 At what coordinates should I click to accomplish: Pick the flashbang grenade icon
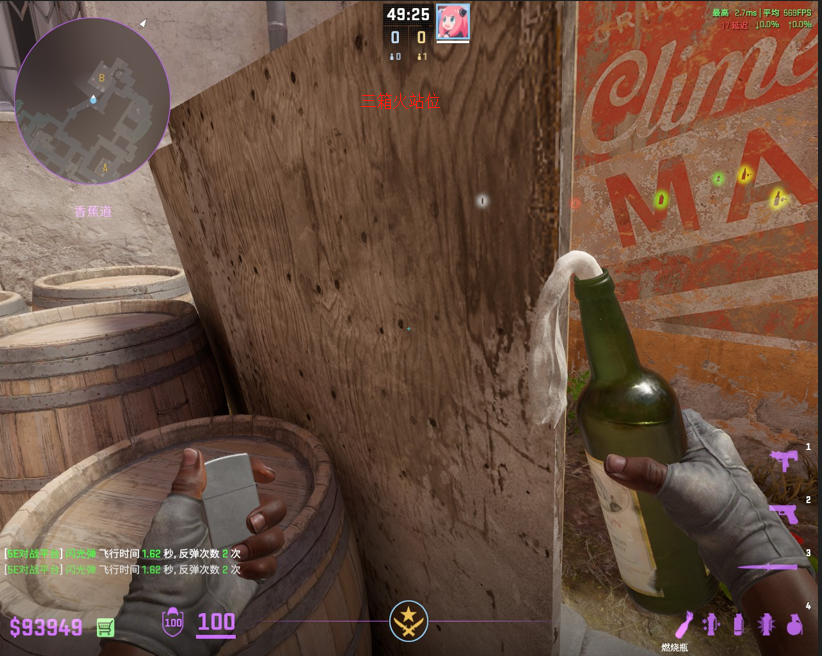coord(766,624)
